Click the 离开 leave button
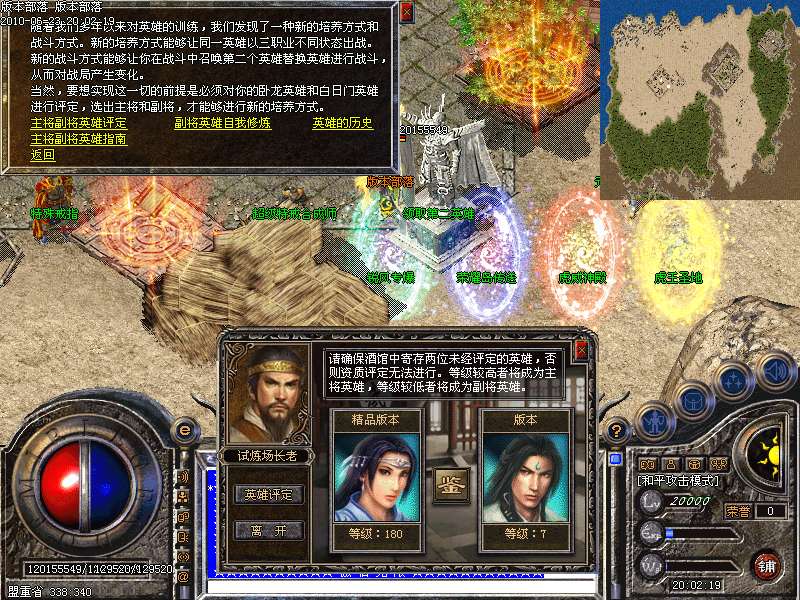 (x=269, y=530)
